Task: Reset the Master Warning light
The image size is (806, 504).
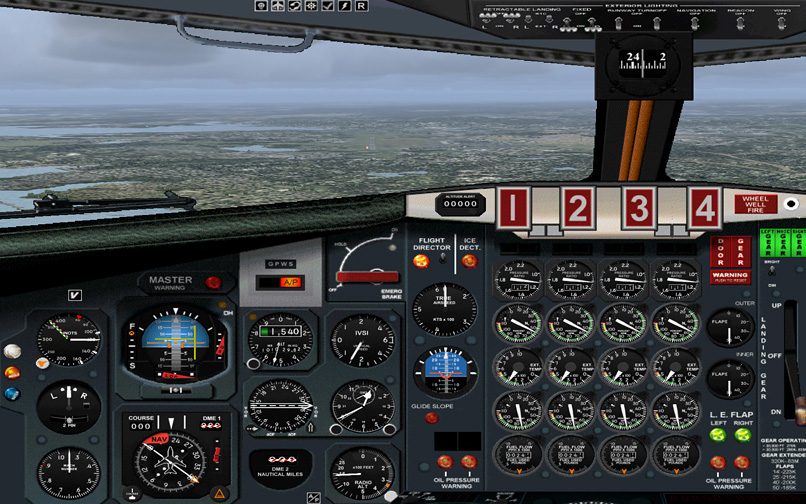Action: click(x=212, y=282)
